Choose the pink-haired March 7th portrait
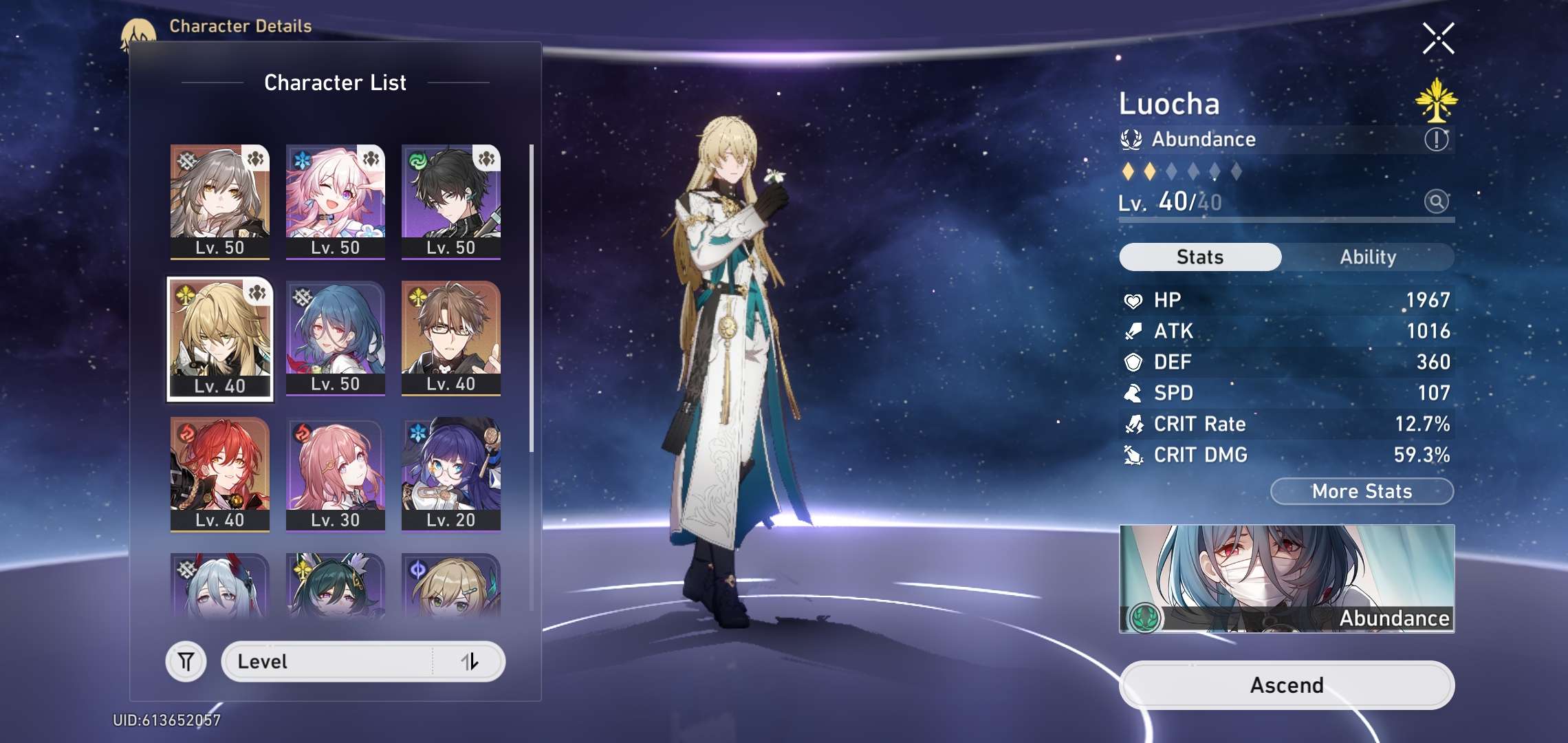The height and width of the screenshot is (743, 1568). 336,201
